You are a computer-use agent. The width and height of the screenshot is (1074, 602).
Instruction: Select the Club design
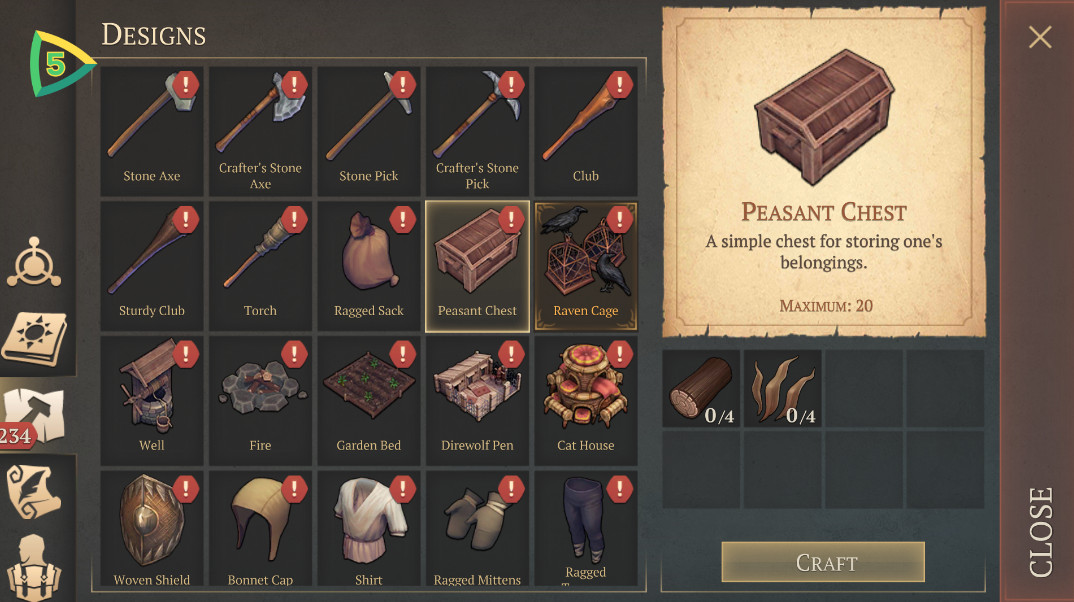pos(586,131)
